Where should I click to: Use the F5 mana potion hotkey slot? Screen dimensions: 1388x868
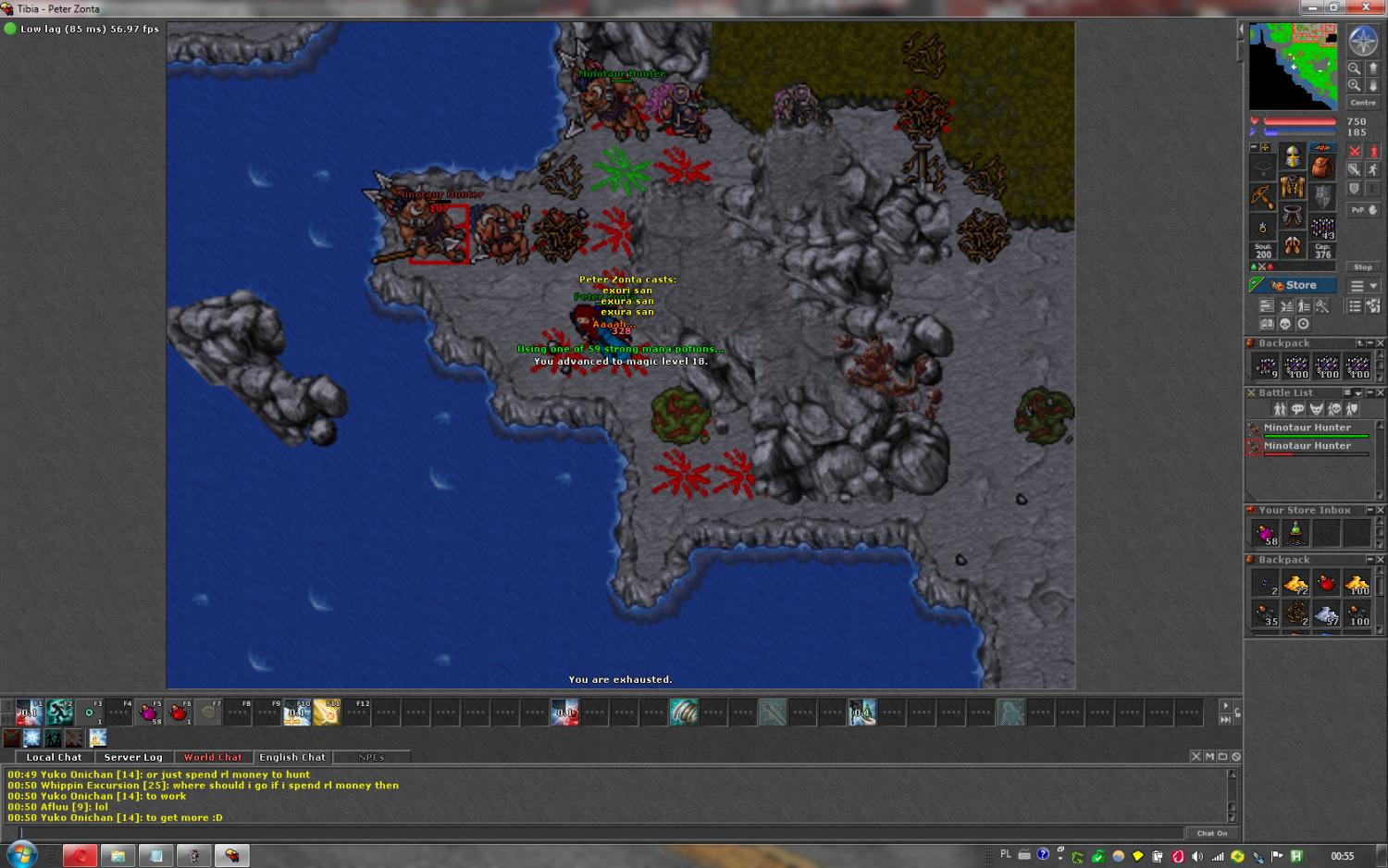coord(149,713)
